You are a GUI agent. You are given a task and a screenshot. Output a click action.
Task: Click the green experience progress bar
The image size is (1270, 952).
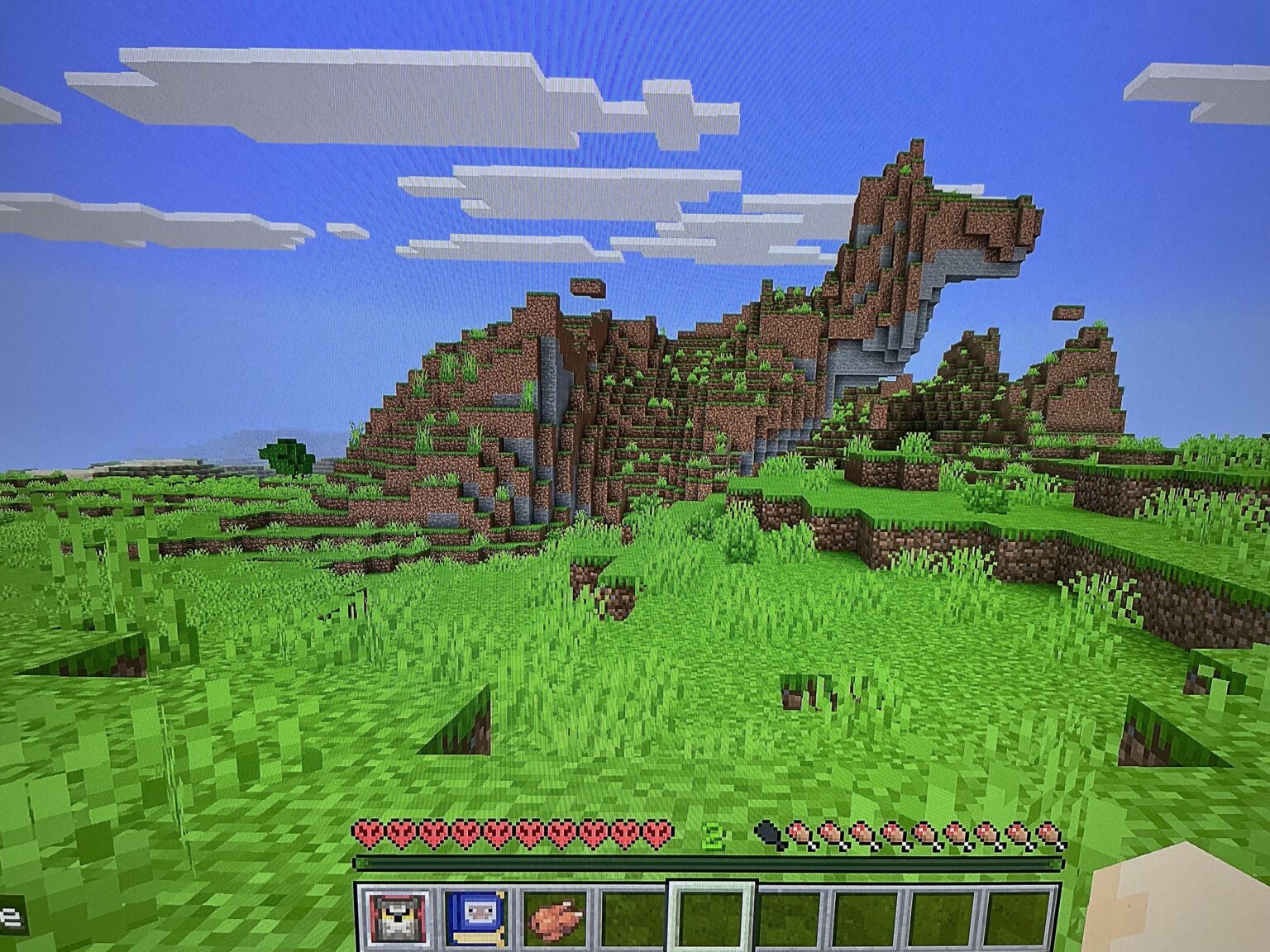(x=711, y=864)
